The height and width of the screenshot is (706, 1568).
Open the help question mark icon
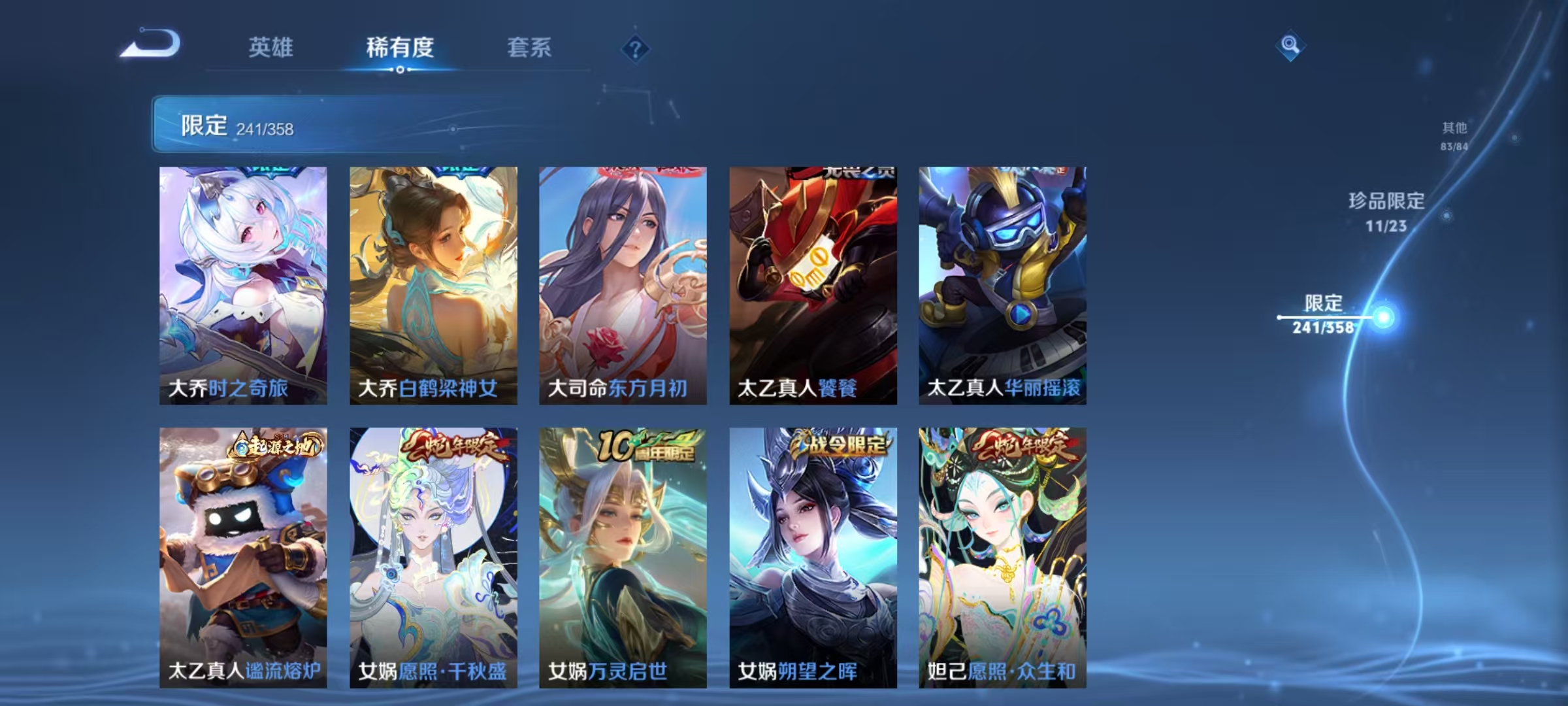coord(636,48)
